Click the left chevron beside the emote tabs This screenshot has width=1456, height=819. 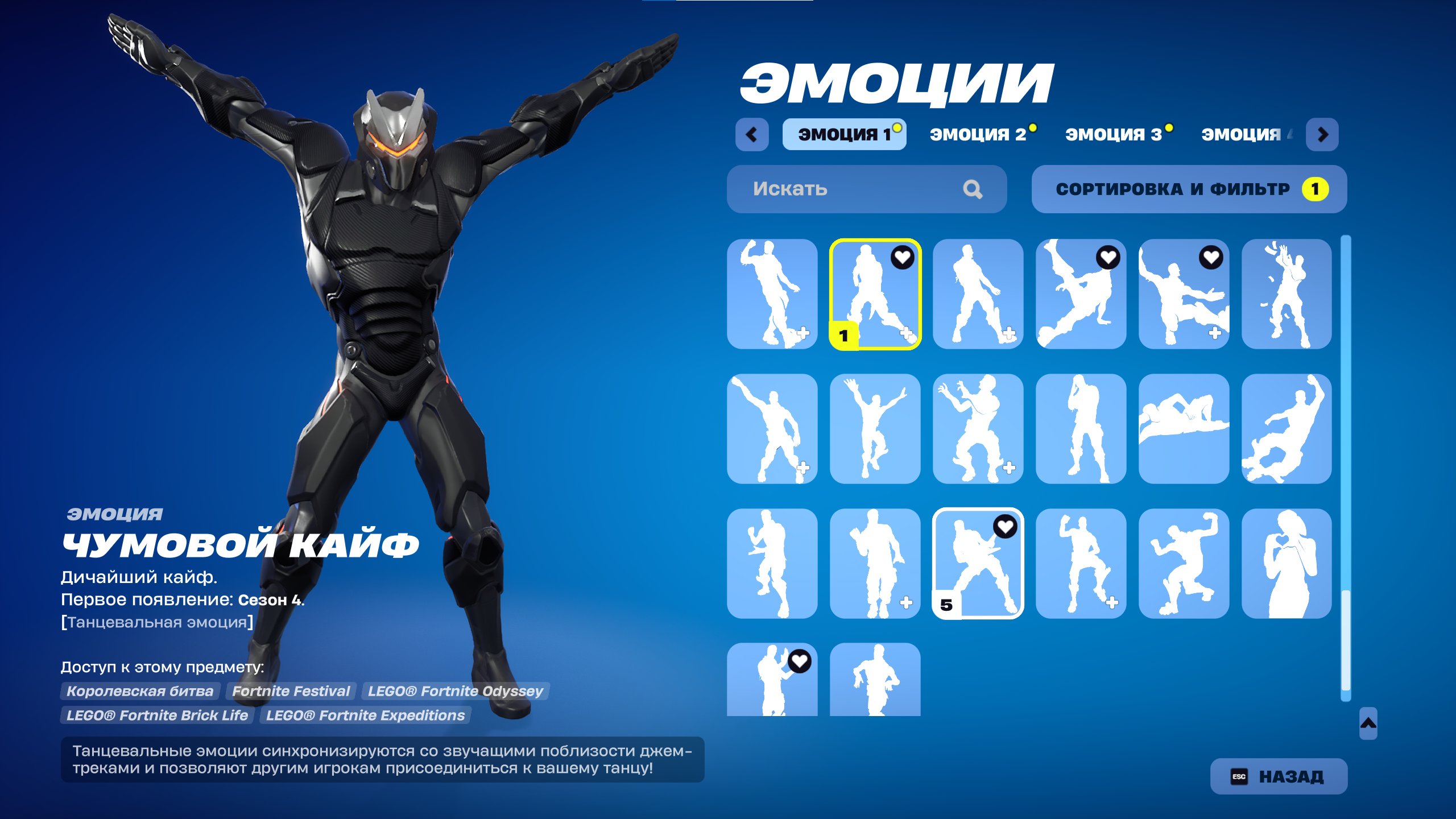pyautogui.click(x=753, y=135)
